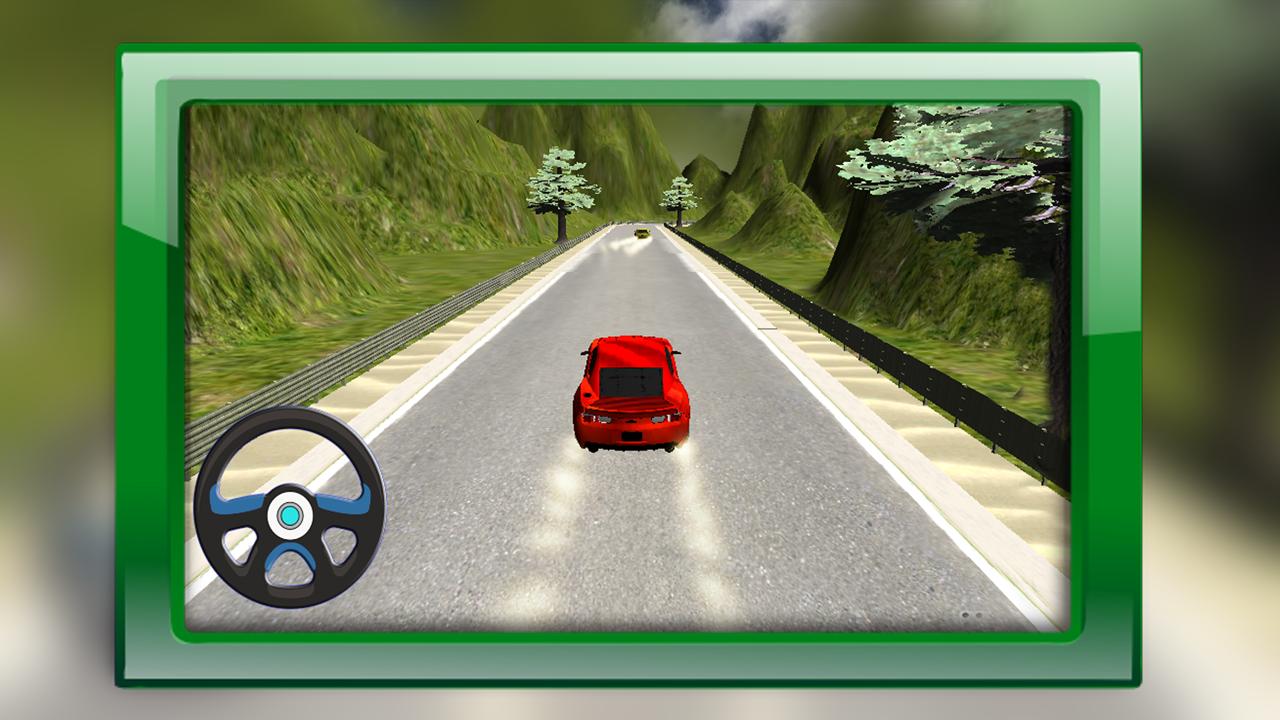This screenshot has height=720, width=1280.
Task: Select the red player car
Action: (x=633, y=392)
